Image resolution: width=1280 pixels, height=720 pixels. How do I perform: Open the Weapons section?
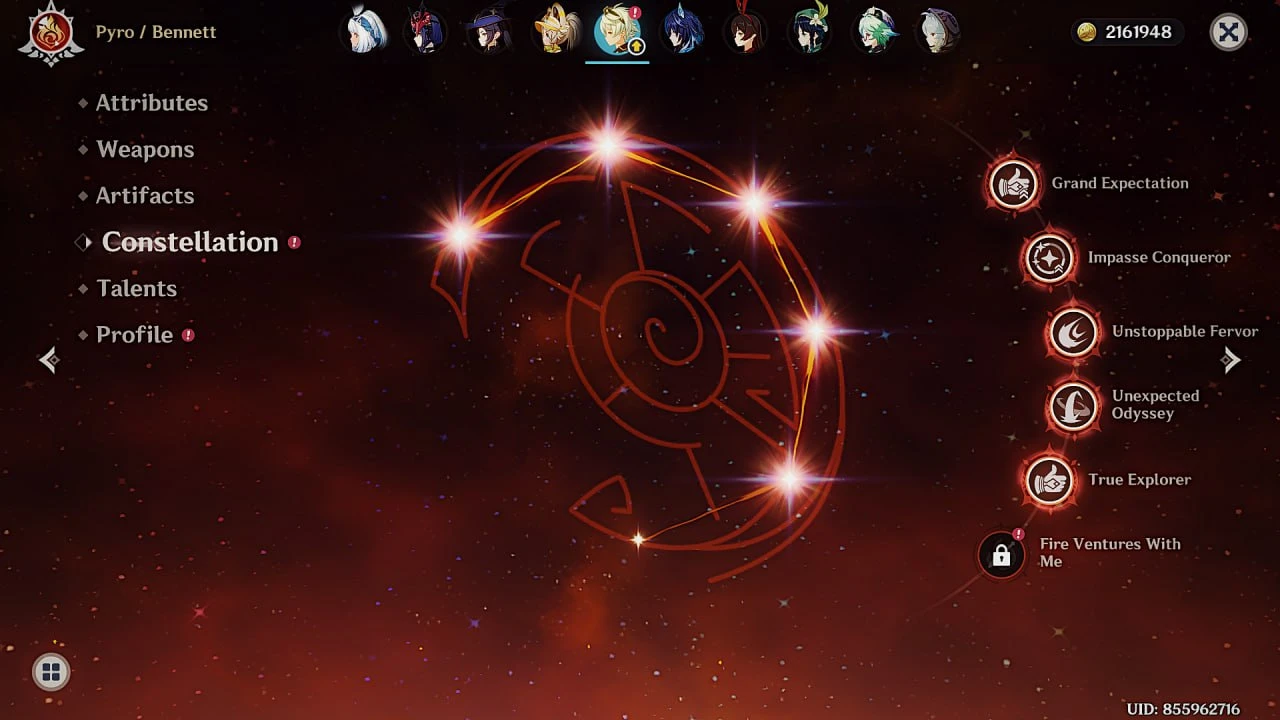(x=145, y=149)
